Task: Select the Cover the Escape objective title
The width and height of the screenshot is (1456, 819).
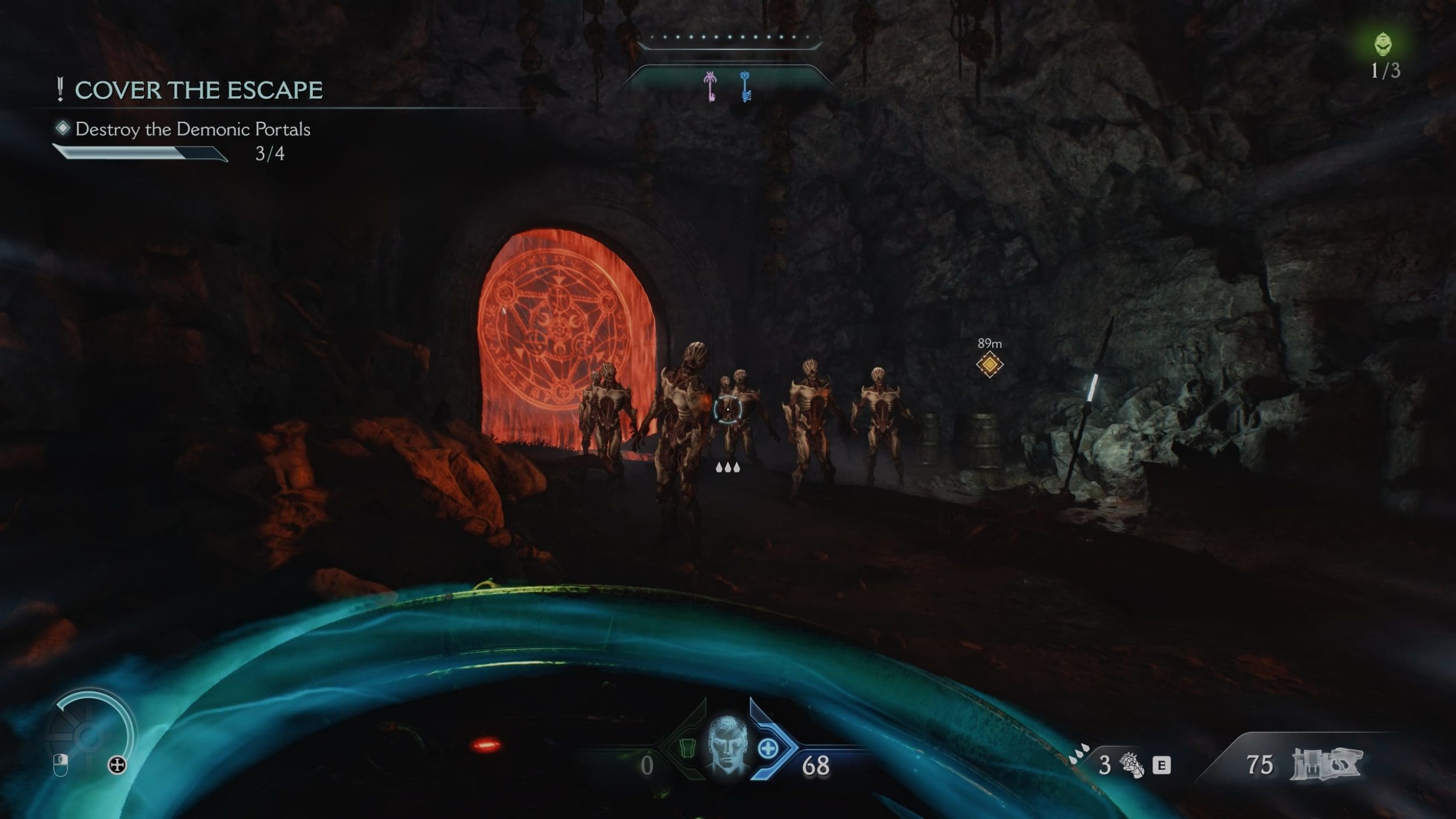Action: (199, 90)
